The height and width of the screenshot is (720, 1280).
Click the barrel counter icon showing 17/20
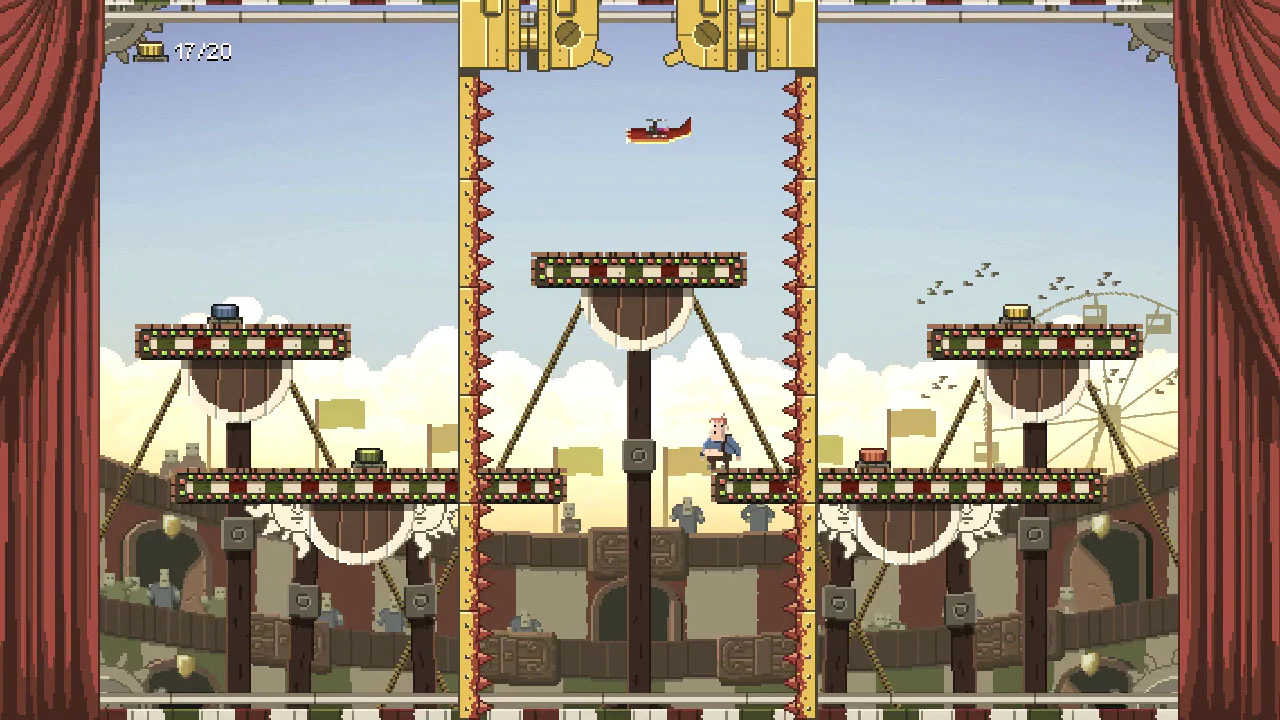[x=152, y=48]
